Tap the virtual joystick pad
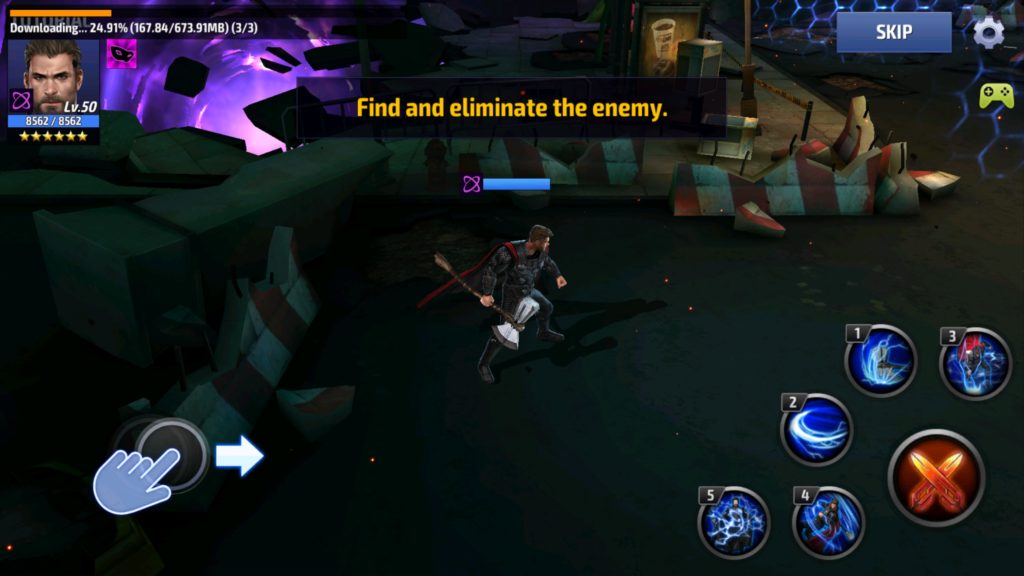The height and width of the screenshot is (576, 1024). [170, 456]
